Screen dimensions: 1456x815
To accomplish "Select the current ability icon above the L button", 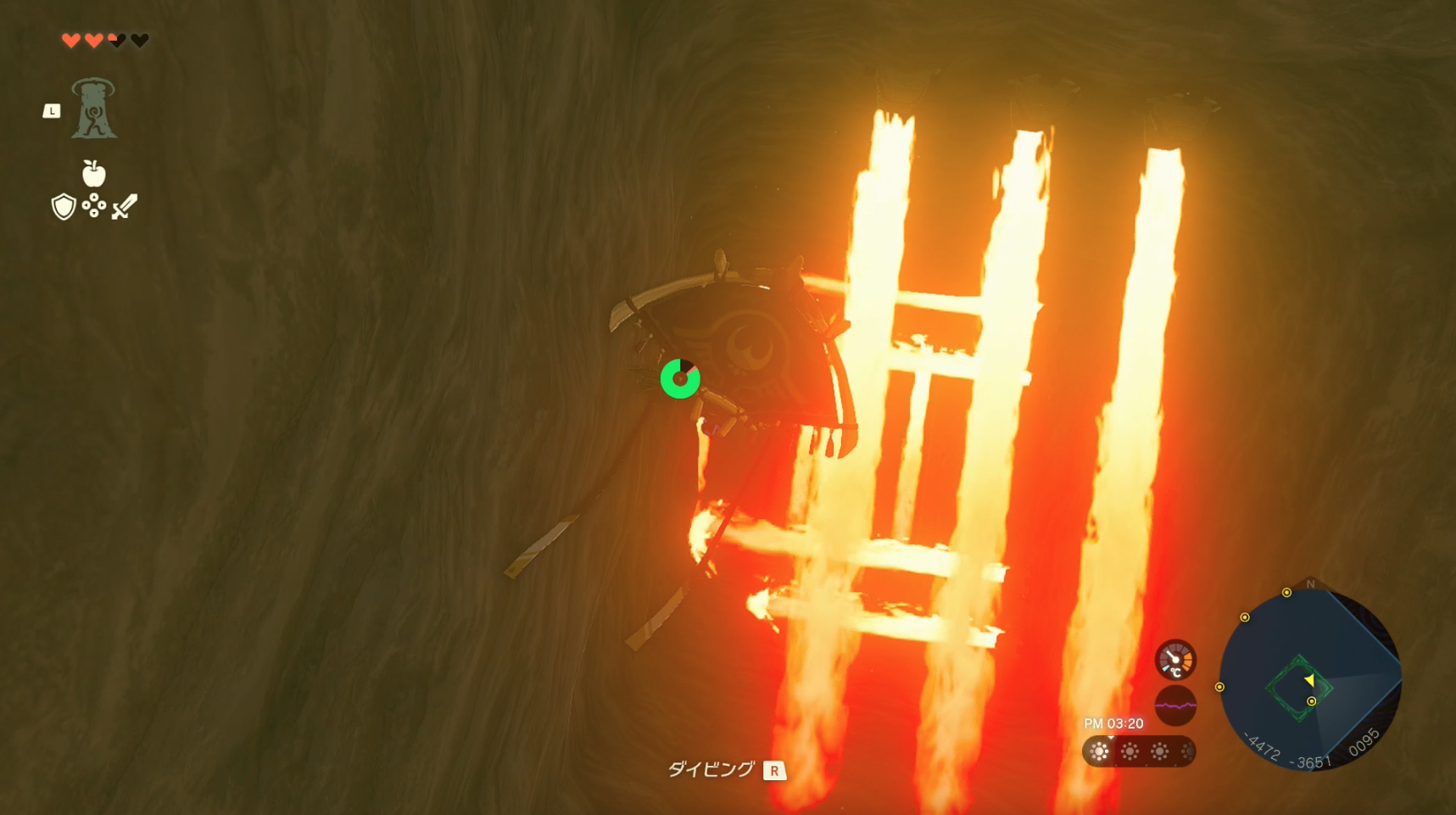I will tap(93, 109).
